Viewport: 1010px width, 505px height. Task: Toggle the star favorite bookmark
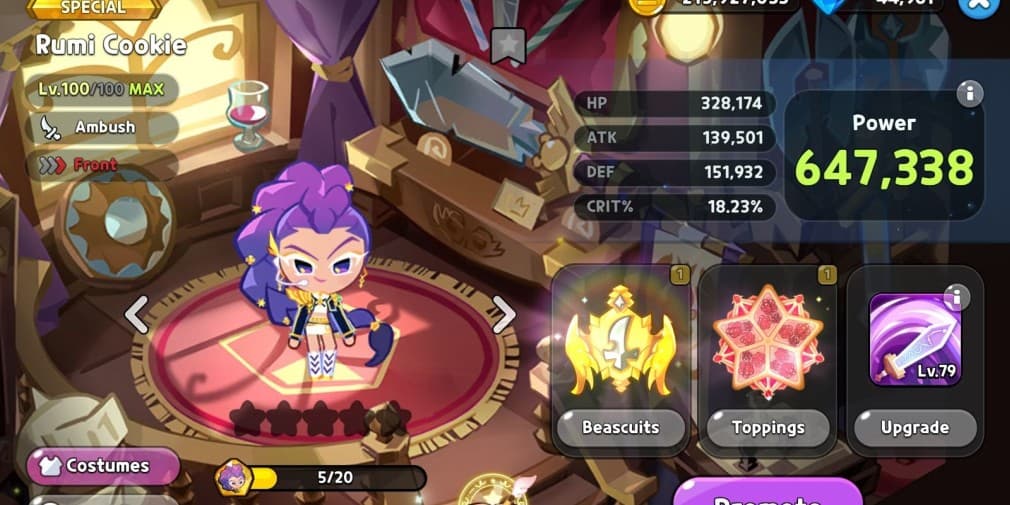pos(508,44)
